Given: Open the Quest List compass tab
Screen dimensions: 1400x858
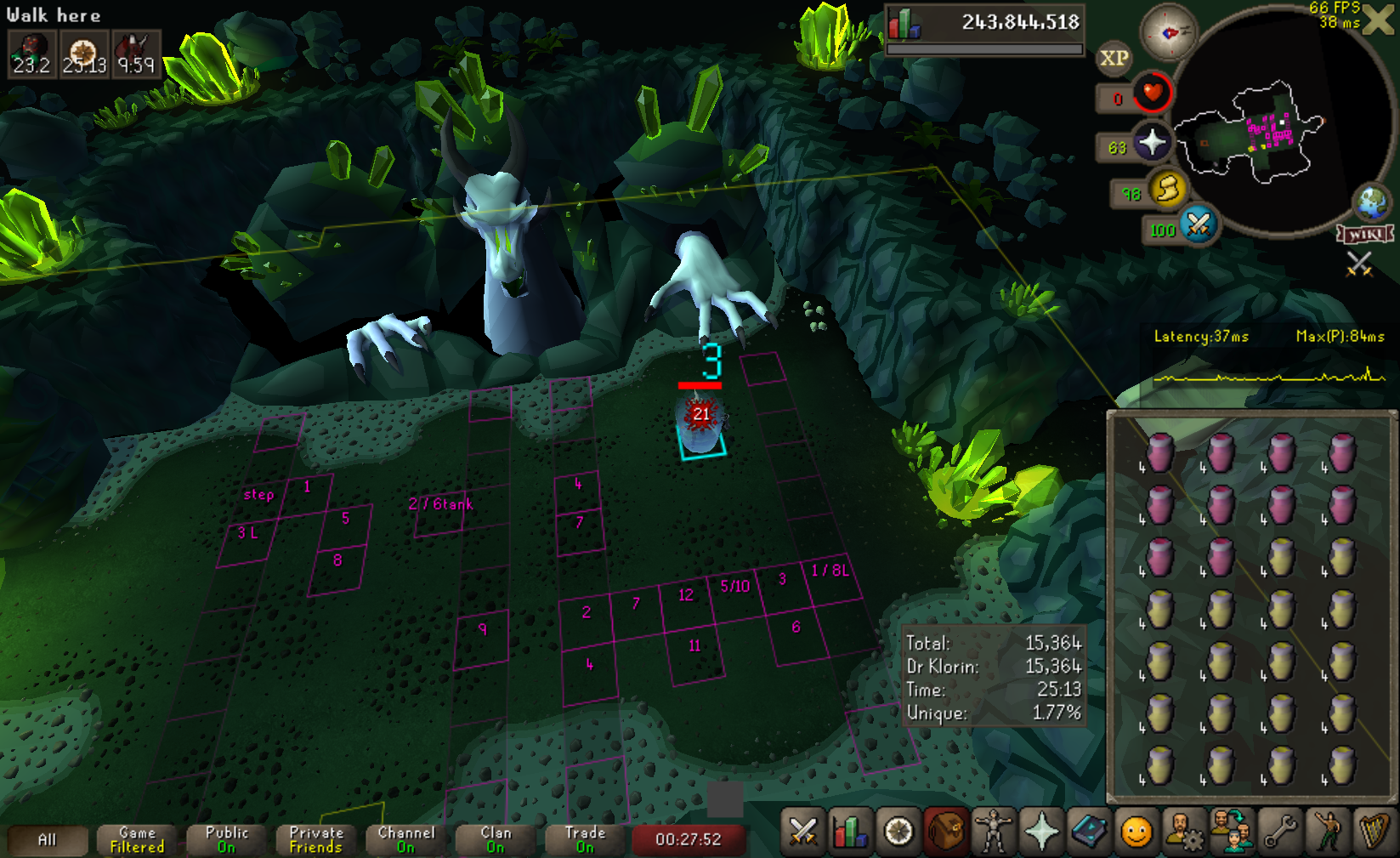Looking at the screenshot, I should coord(898,832).
